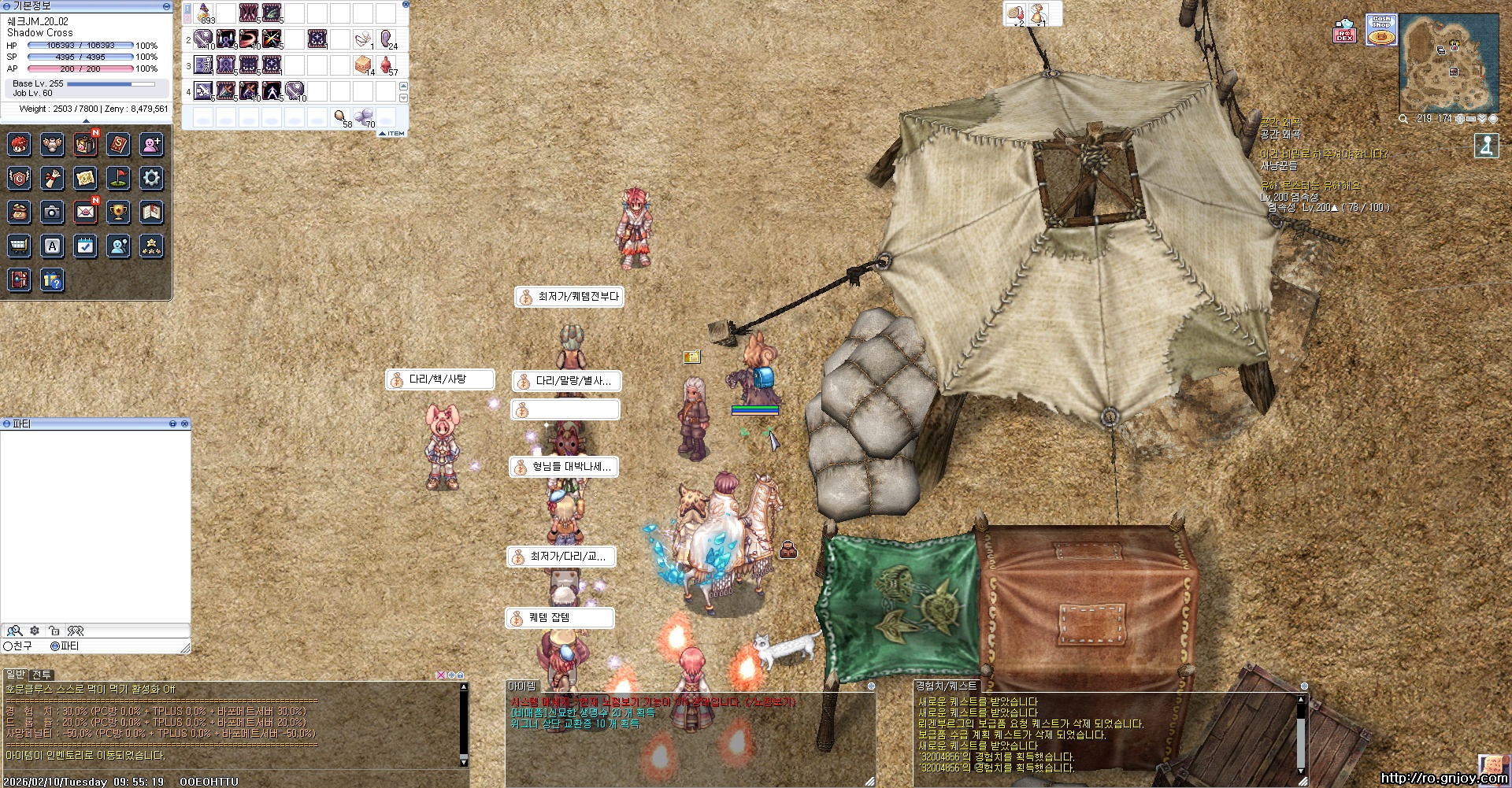Open the RODEX mail button

1344,31
